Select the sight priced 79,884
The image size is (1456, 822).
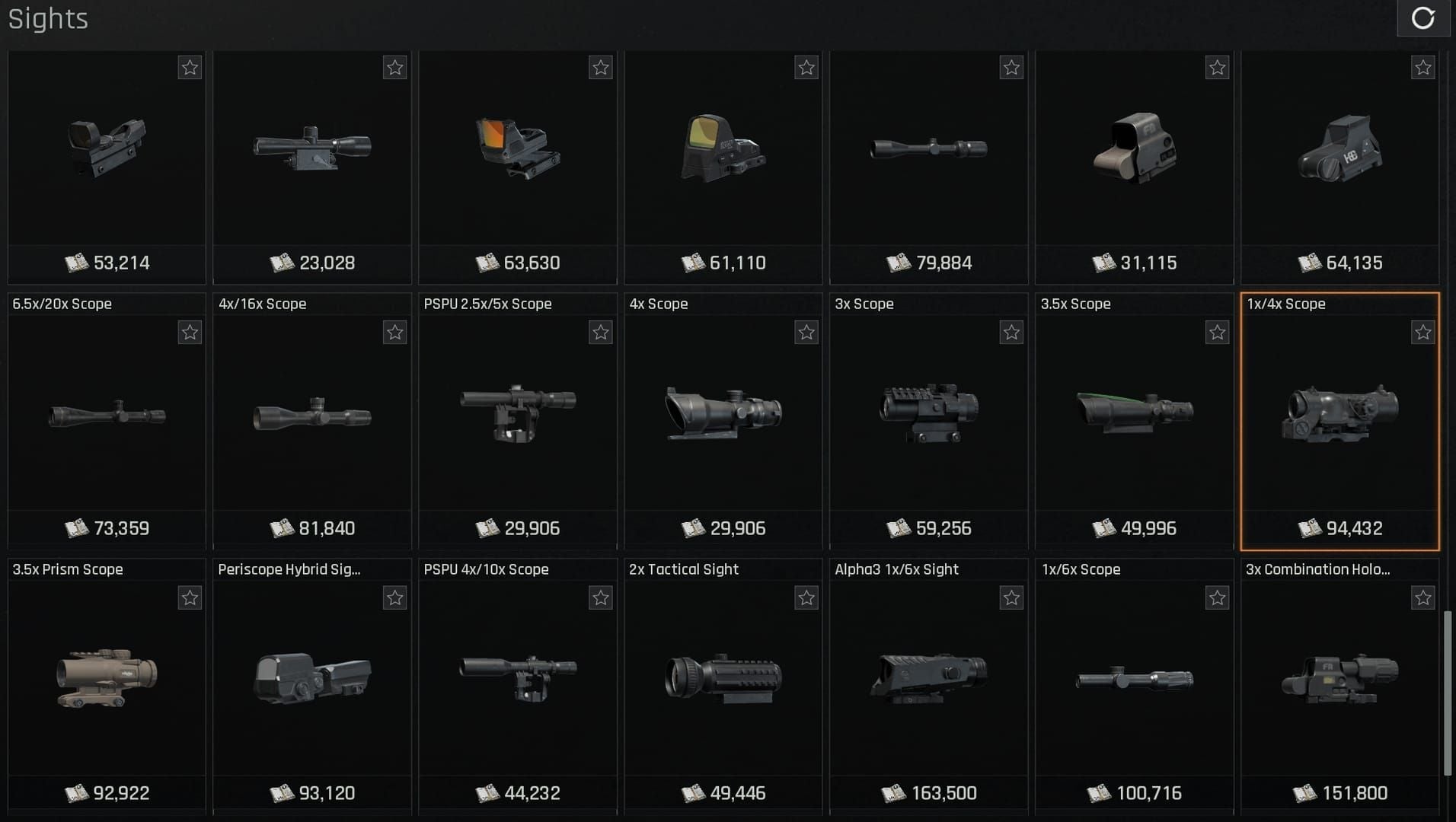[928, 152]
